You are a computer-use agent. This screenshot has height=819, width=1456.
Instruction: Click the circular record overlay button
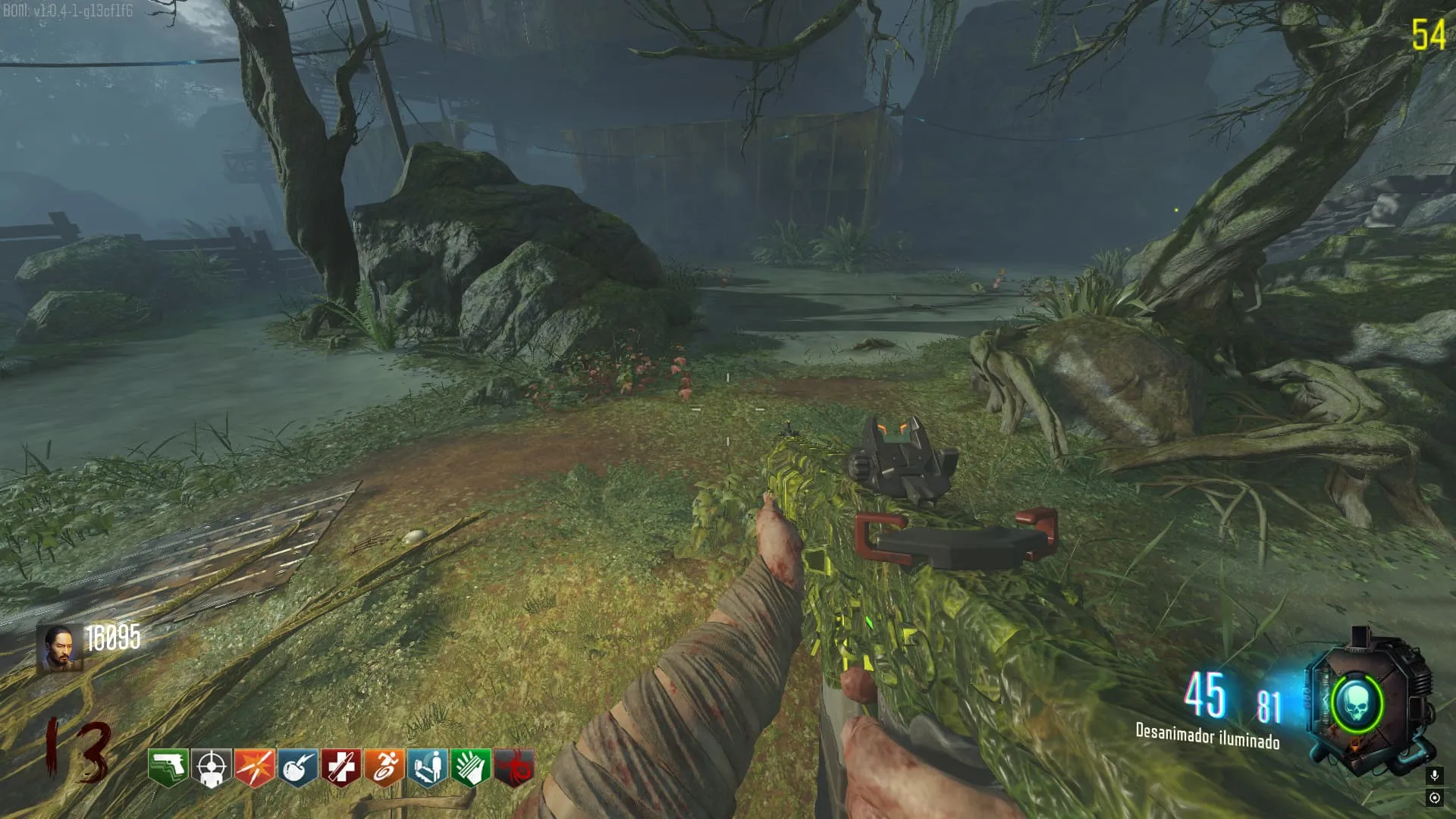pyautogui.click(x=1434, y=798)
